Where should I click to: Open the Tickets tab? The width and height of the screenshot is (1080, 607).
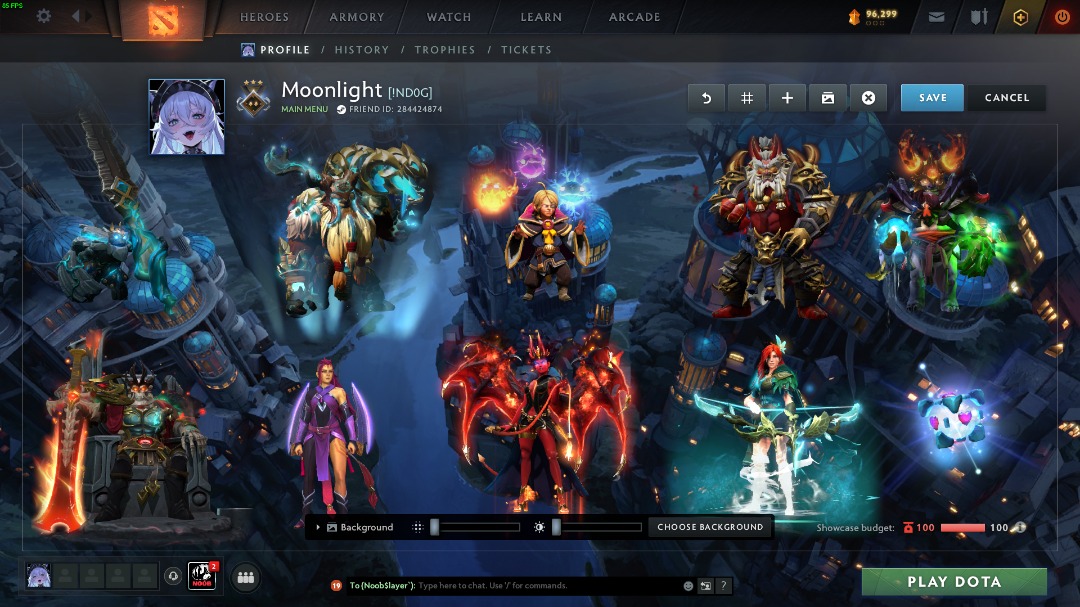click(526, 50)
